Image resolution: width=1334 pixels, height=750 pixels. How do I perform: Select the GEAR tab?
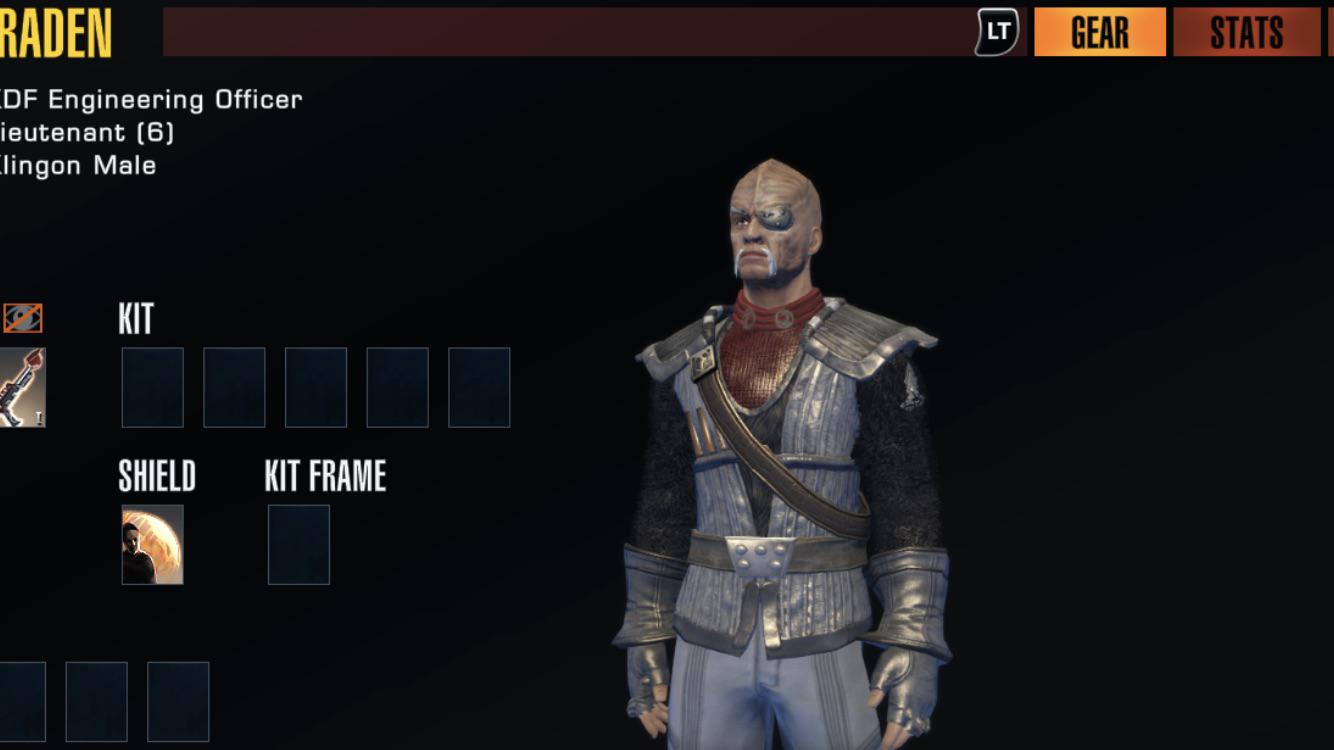tap(1100, 31)
